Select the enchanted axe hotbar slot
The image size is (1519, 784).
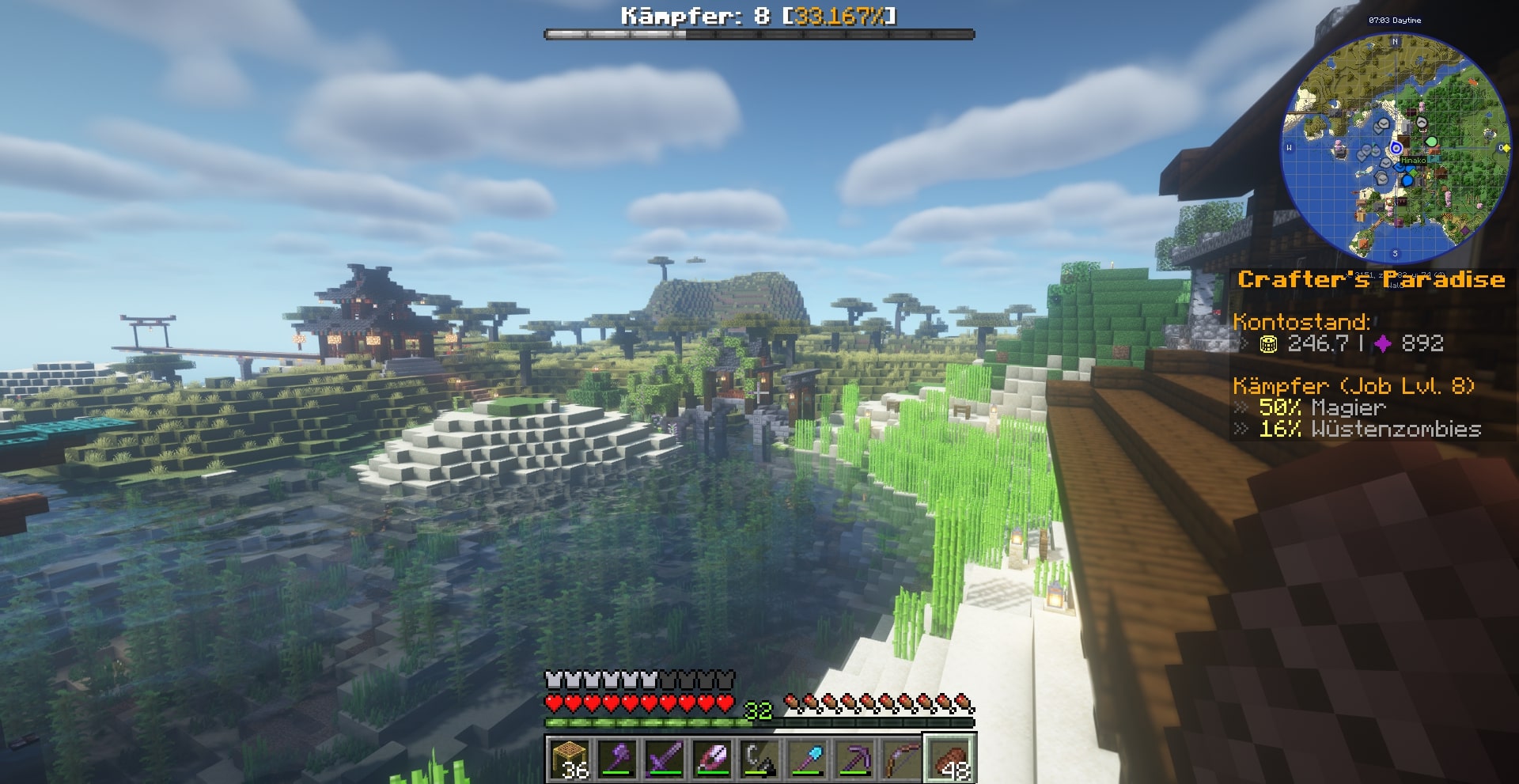click(617, 759)
